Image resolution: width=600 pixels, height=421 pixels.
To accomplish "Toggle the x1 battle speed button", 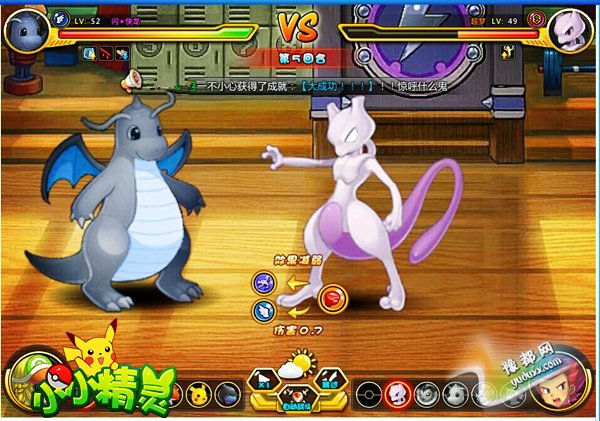I will (x=264, y=380).
